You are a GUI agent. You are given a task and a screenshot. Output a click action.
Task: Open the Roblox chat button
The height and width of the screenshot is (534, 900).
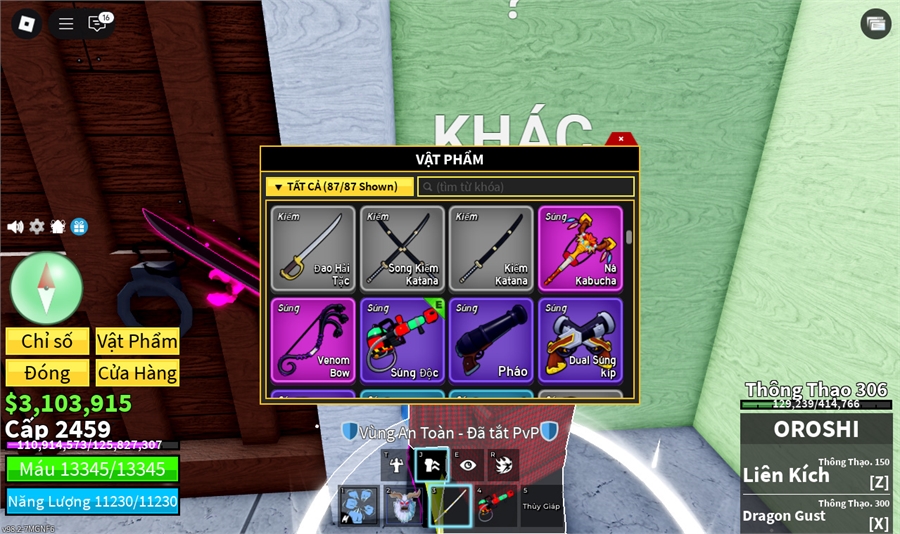[99, 23]
